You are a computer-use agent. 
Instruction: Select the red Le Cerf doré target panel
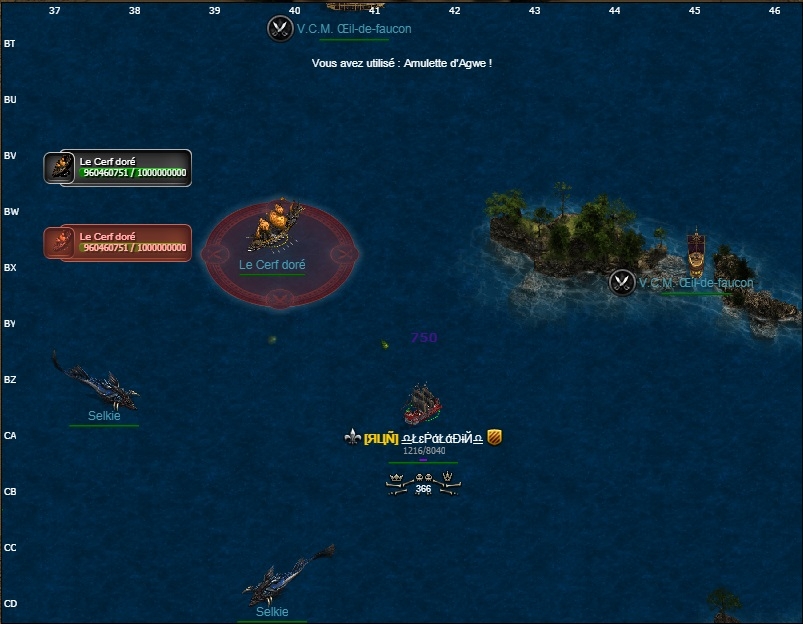(x=118, y=243)
